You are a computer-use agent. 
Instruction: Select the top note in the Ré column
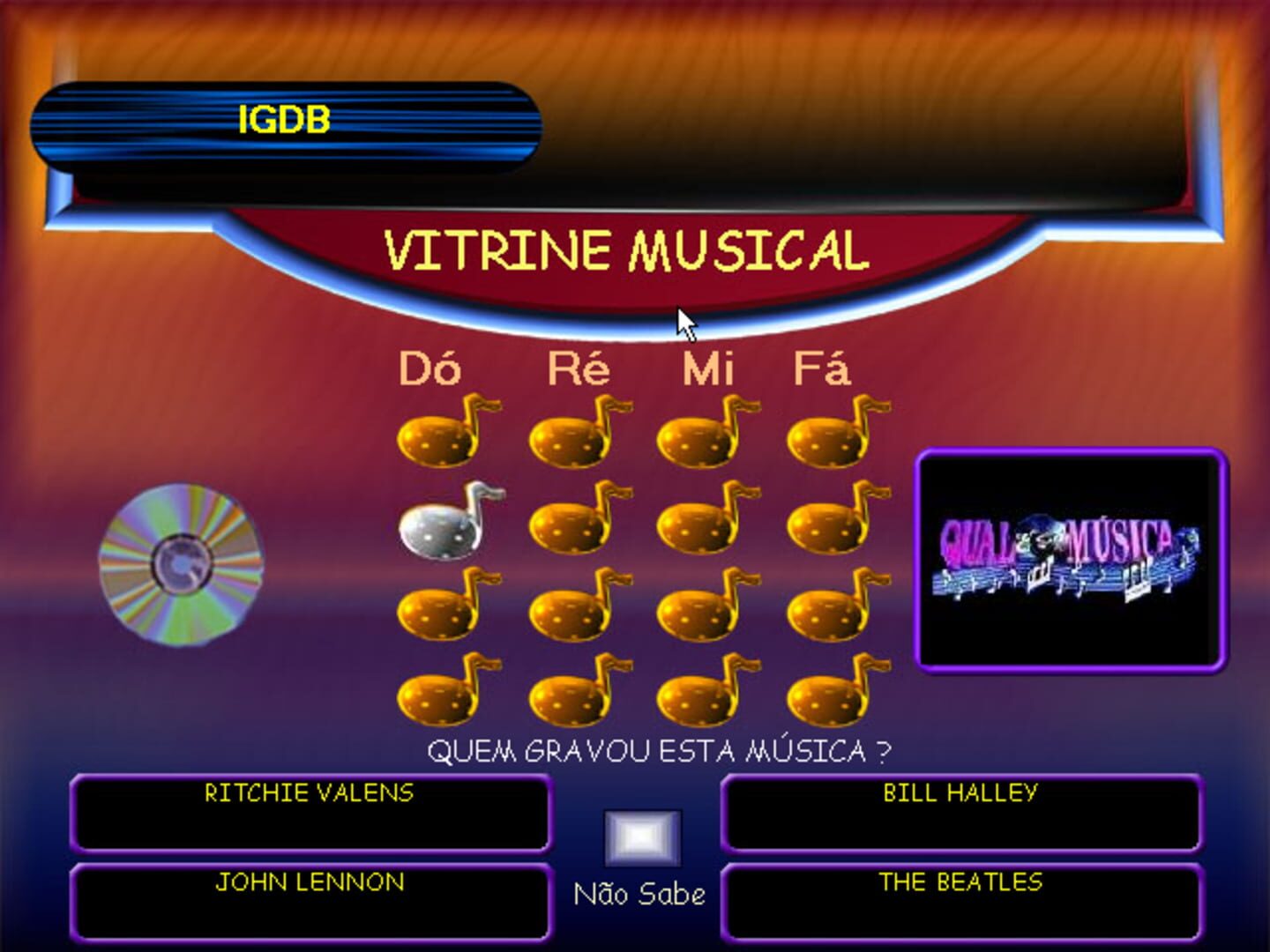569,436
